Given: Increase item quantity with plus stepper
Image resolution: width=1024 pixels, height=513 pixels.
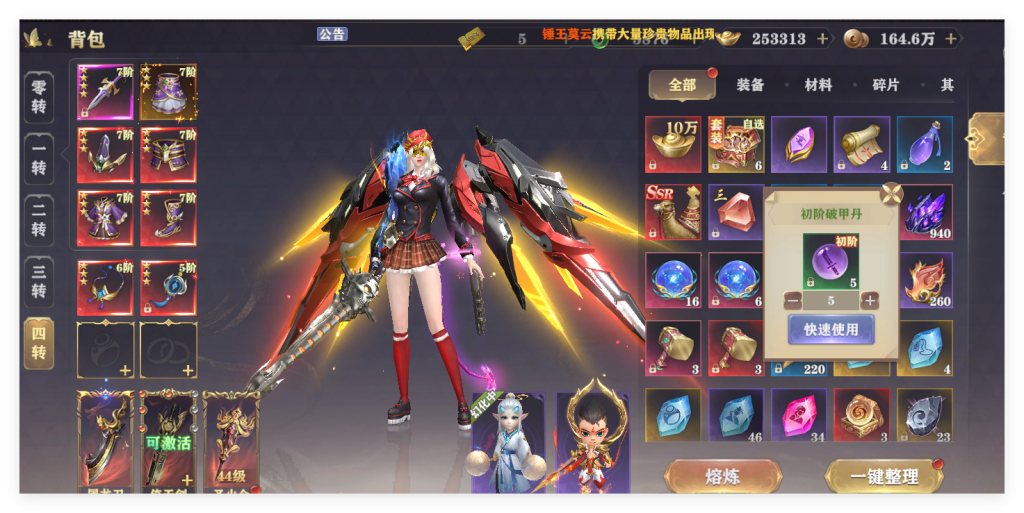Looking at the screenshot, I should pos(870,300).
